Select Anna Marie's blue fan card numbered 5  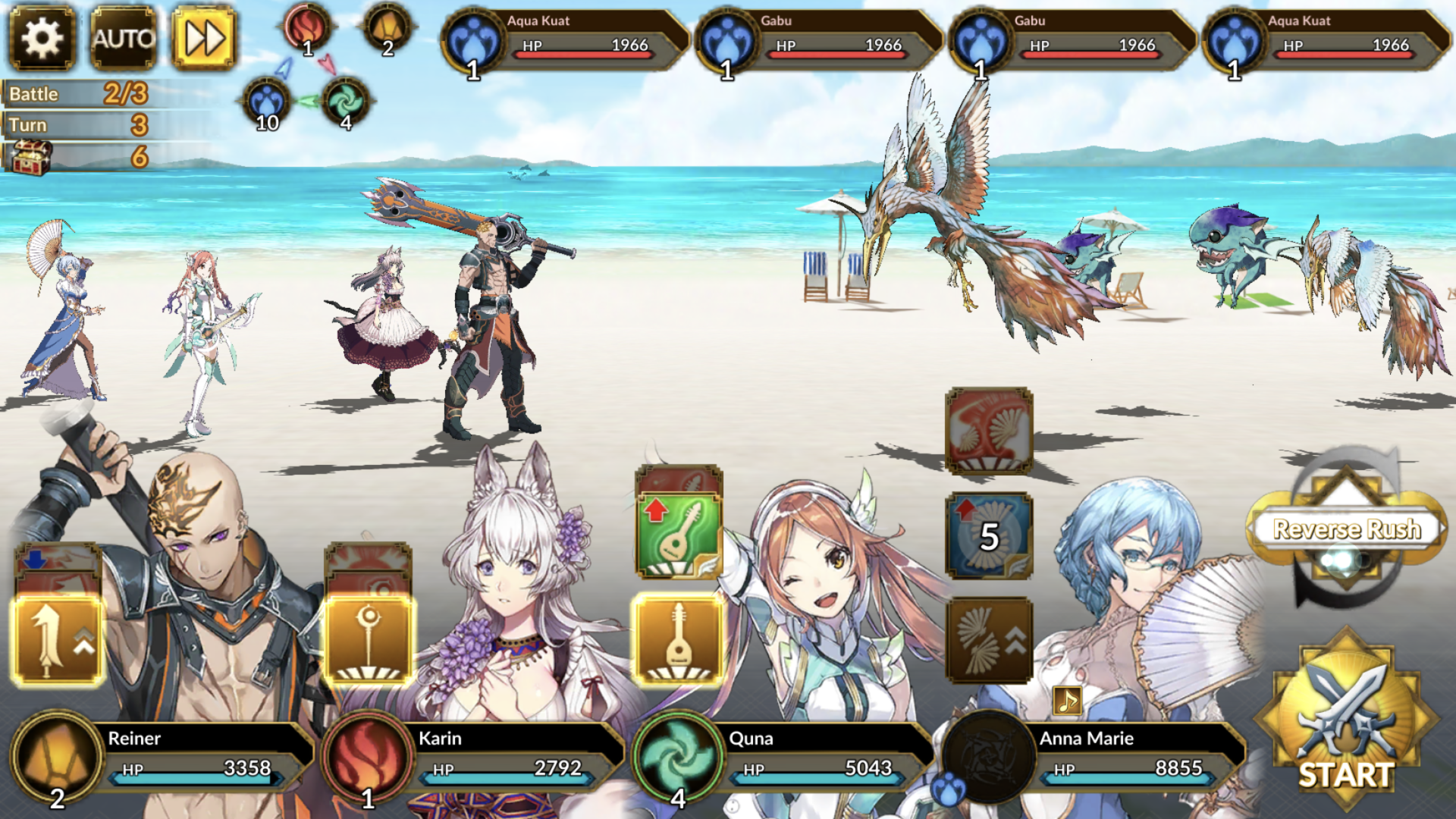point(989,536)
